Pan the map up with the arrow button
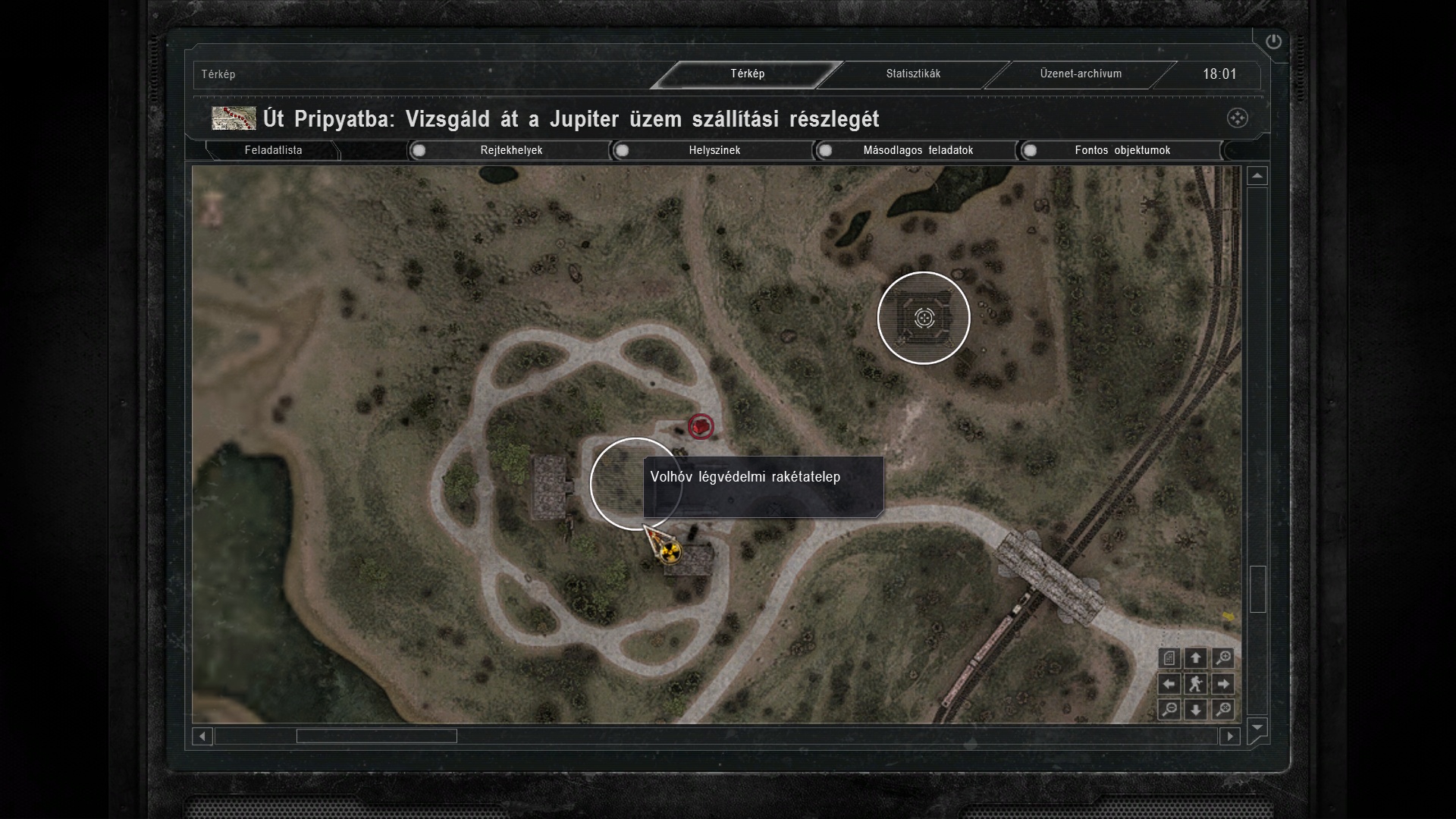This screenshot has height=819, width=1456. tap(1196, 658)
